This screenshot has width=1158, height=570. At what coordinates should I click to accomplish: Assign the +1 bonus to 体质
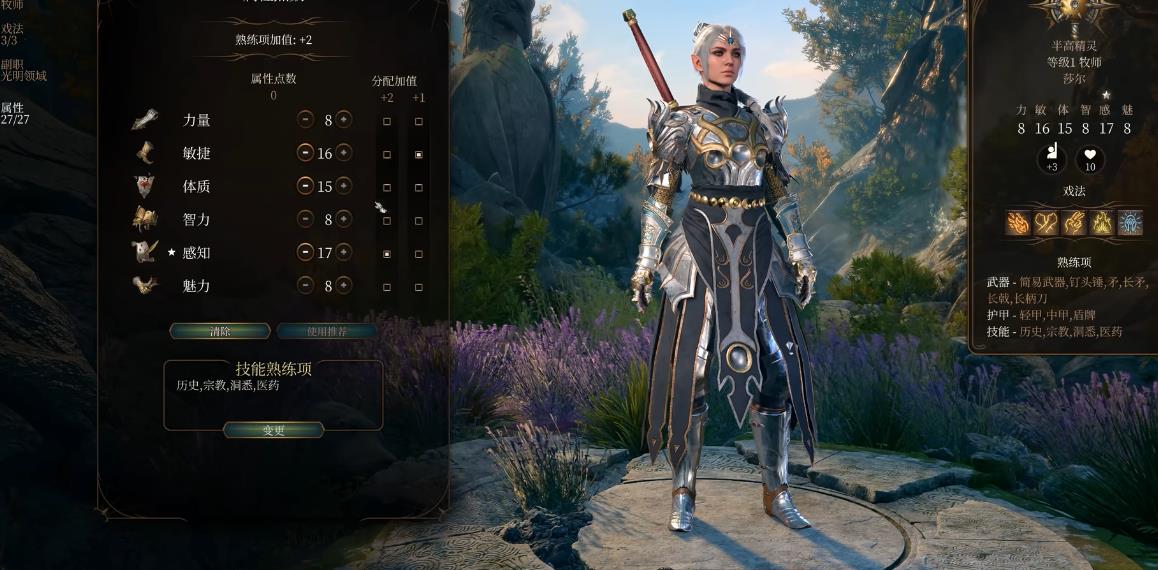click(x=418, y=188)
